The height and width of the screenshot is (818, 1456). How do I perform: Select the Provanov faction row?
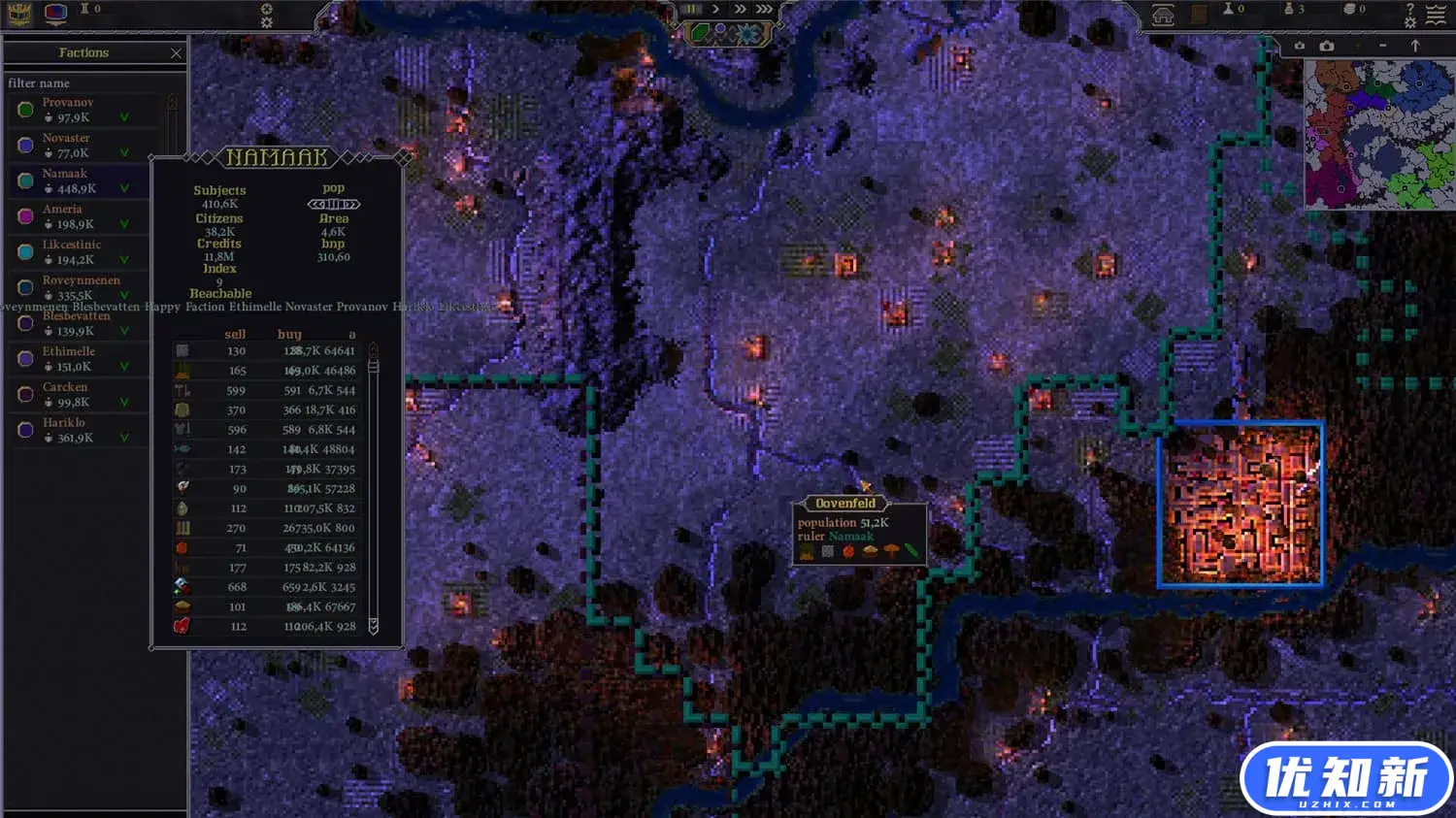(78, 110)
